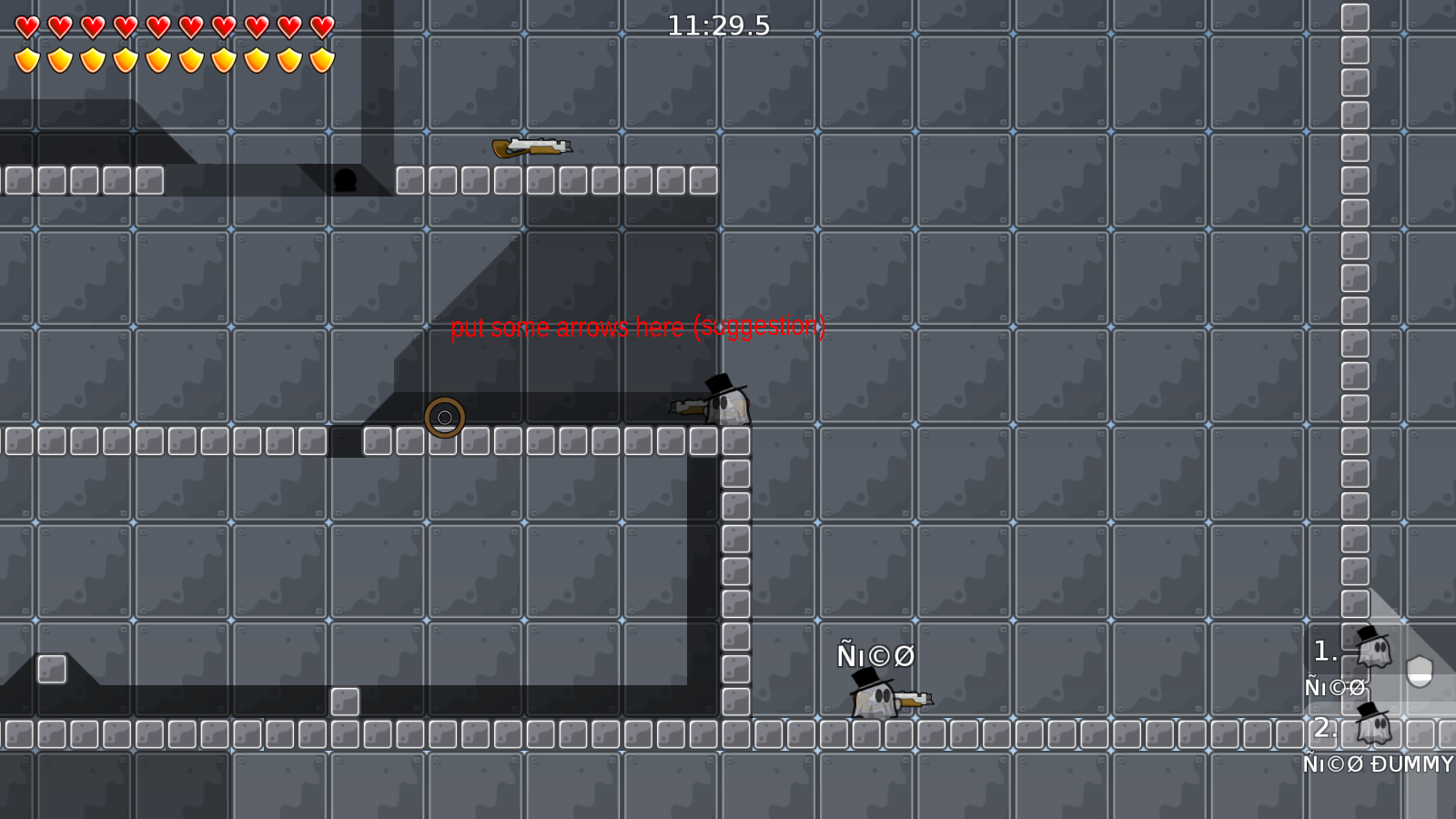Click the red "put some arrows here" suggestion text
1456x819 pixels.
pos(640,329)
